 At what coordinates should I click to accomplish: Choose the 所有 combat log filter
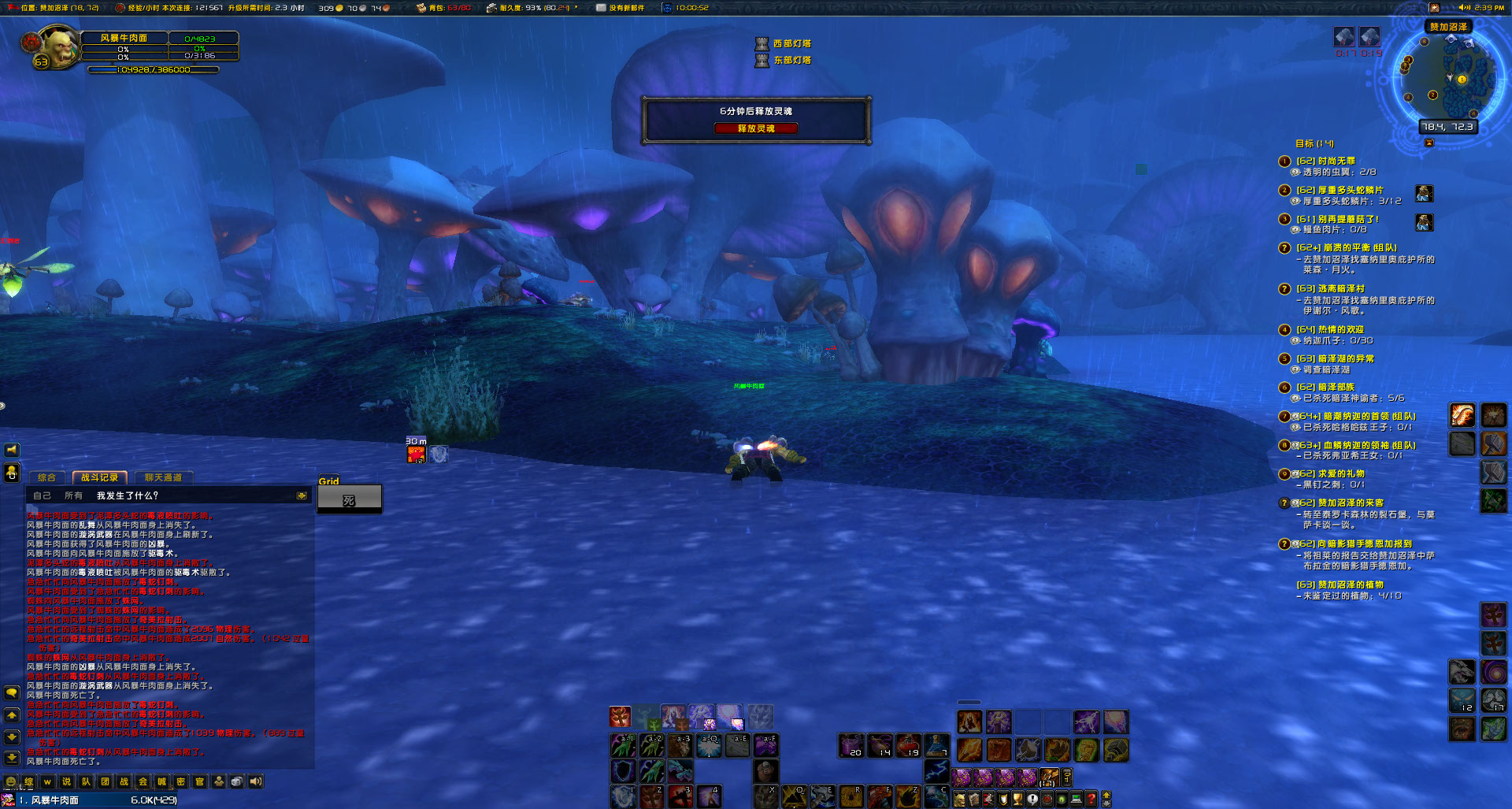pyautogui.click(x=73, y=495)
